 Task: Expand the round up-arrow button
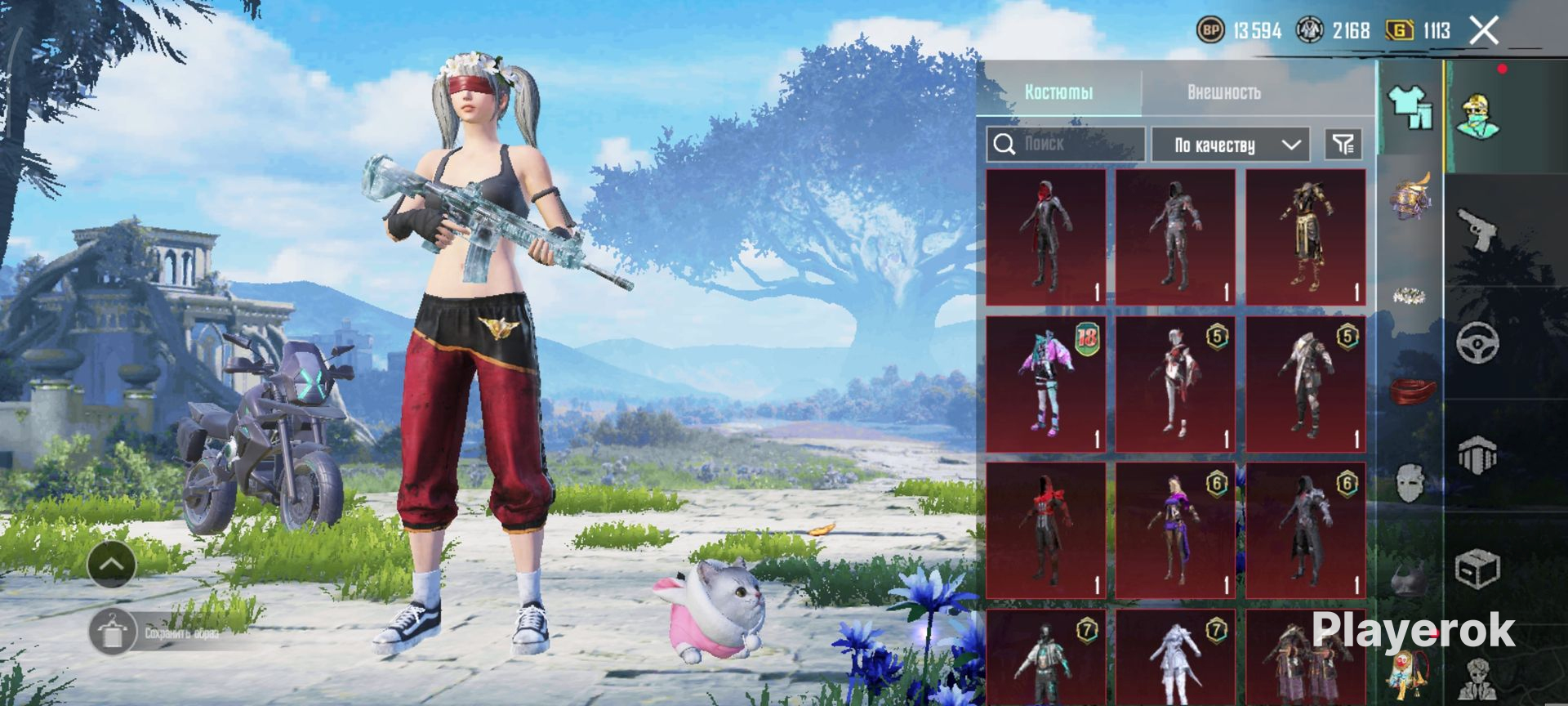coord(112,564)
